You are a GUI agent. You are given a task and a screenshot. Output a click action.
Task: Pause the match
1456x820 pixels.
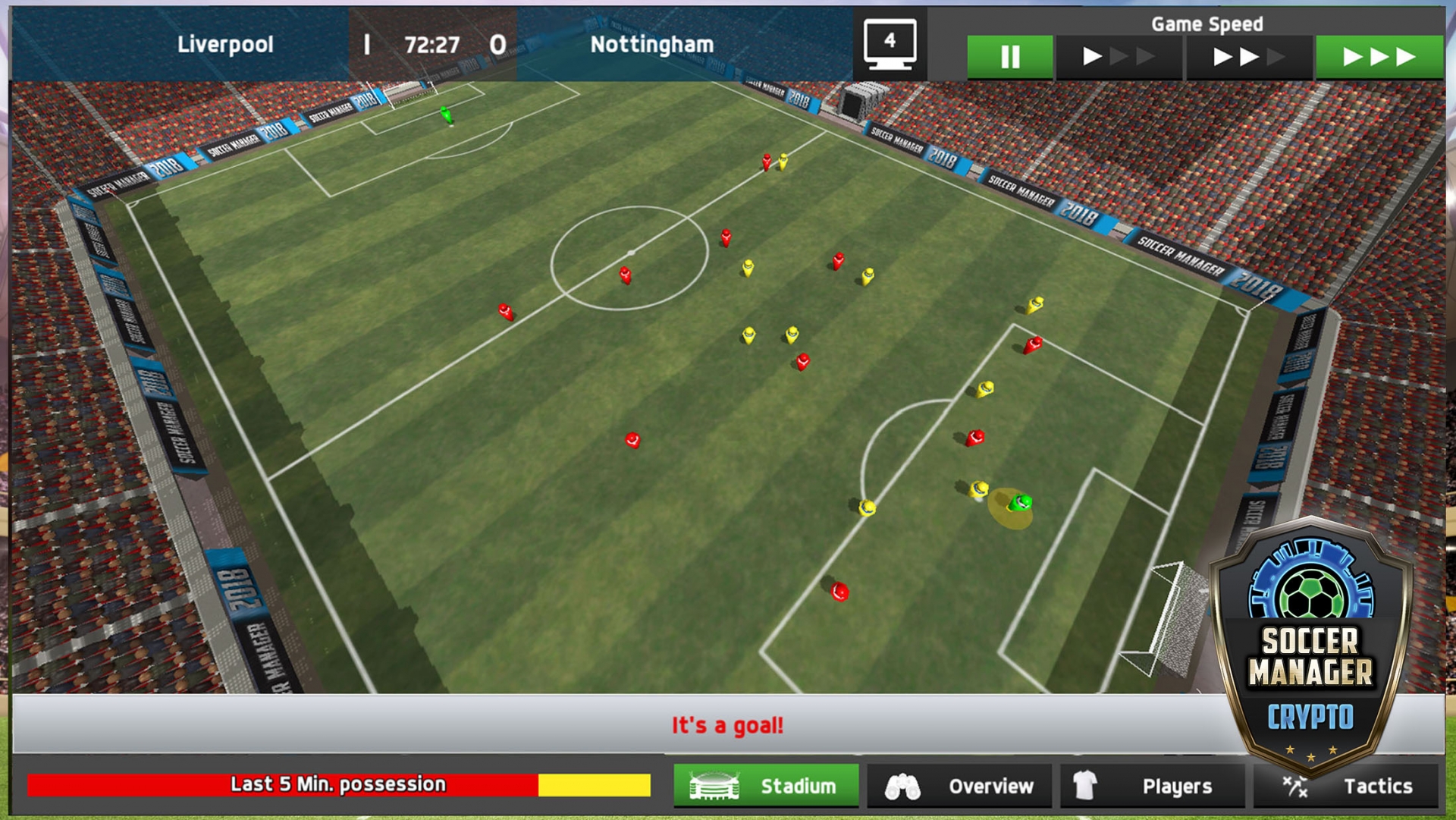pyautogui.click(x=1009, y=57)
